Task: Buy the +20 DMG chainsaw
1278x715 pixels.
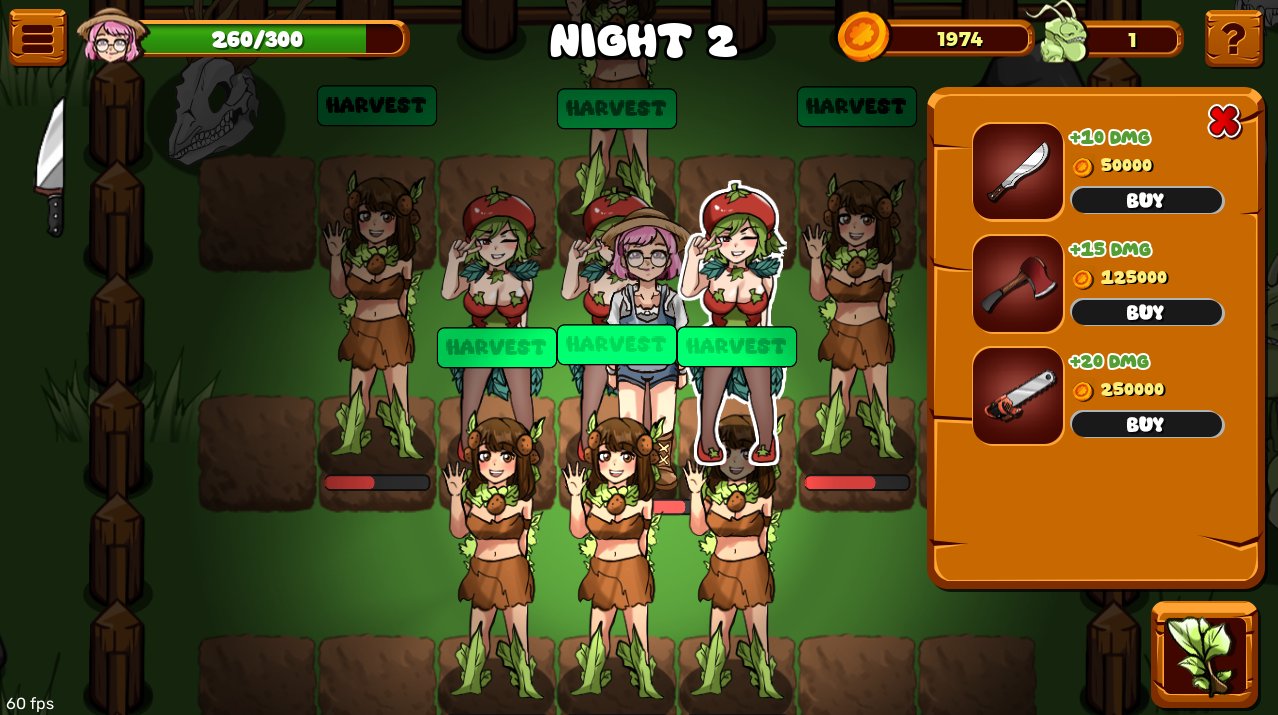Action: pyautogui.click(x=1146, y=424)
